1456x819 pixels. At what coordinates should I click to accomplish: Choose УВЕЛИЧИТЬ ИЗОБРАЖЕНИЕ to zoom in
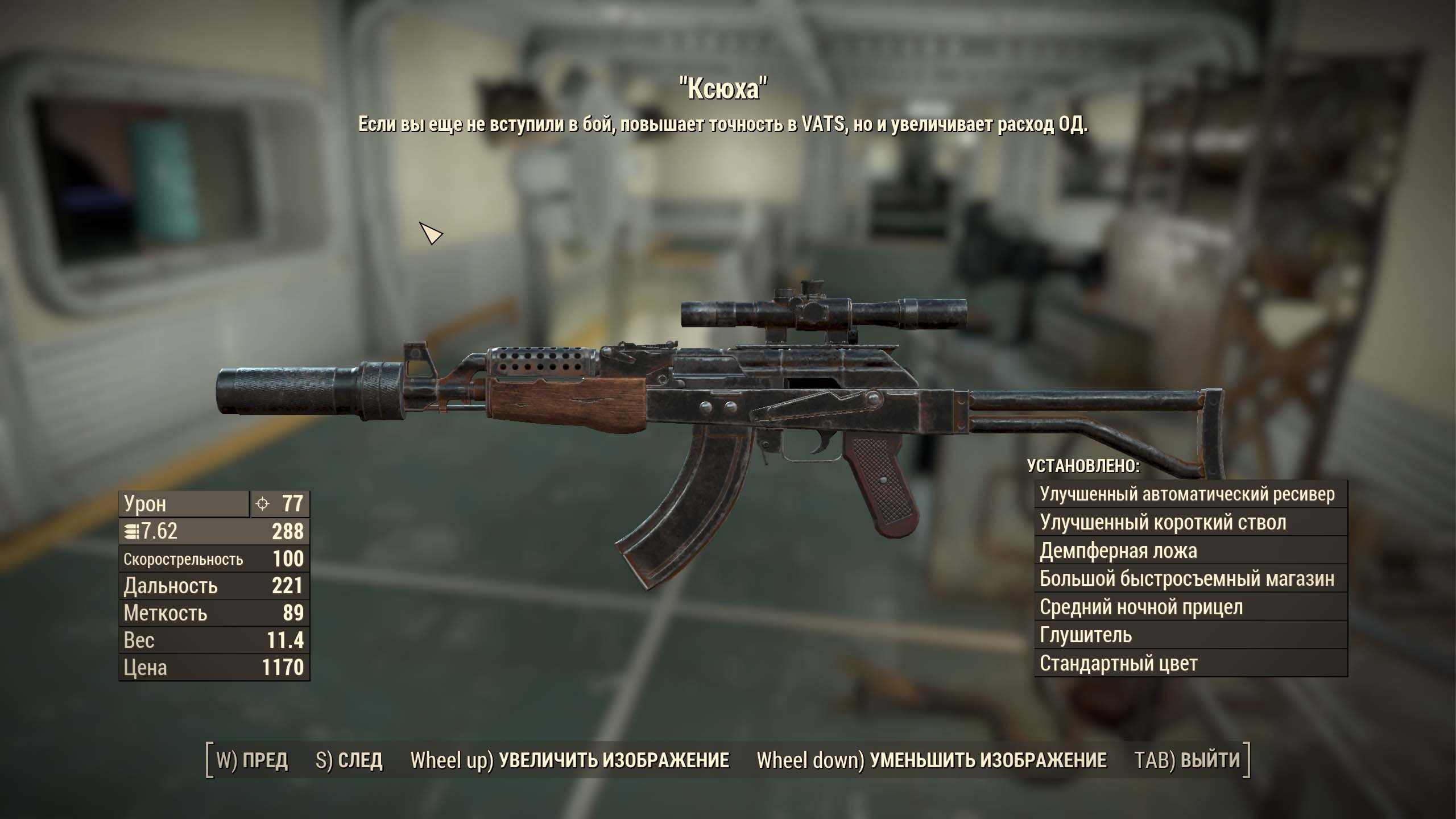(570, 760)
